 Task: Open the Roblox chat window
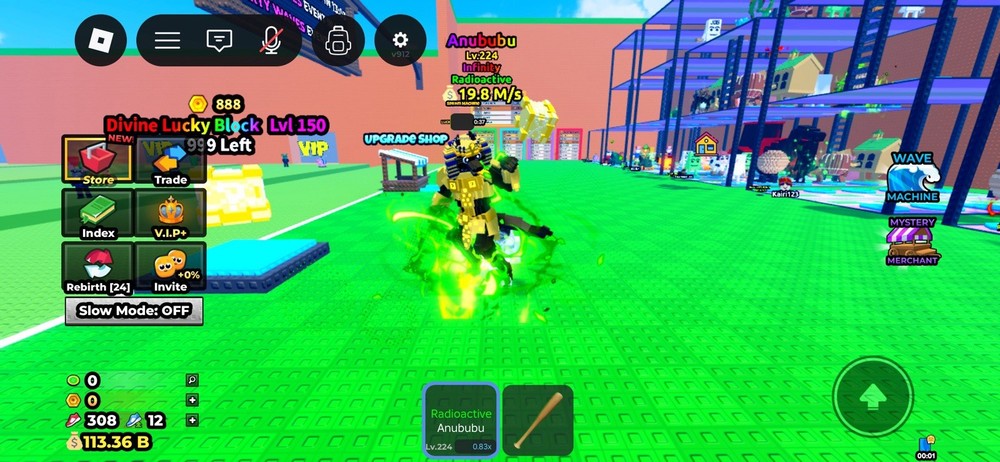(219, 41)
